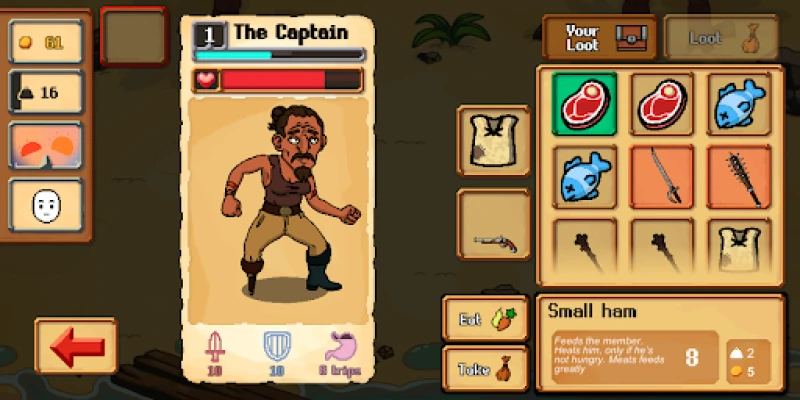Pick the unhighlighted ham in the loot grid
This screenshot has height=400, width=800.
tap(662, 102)
